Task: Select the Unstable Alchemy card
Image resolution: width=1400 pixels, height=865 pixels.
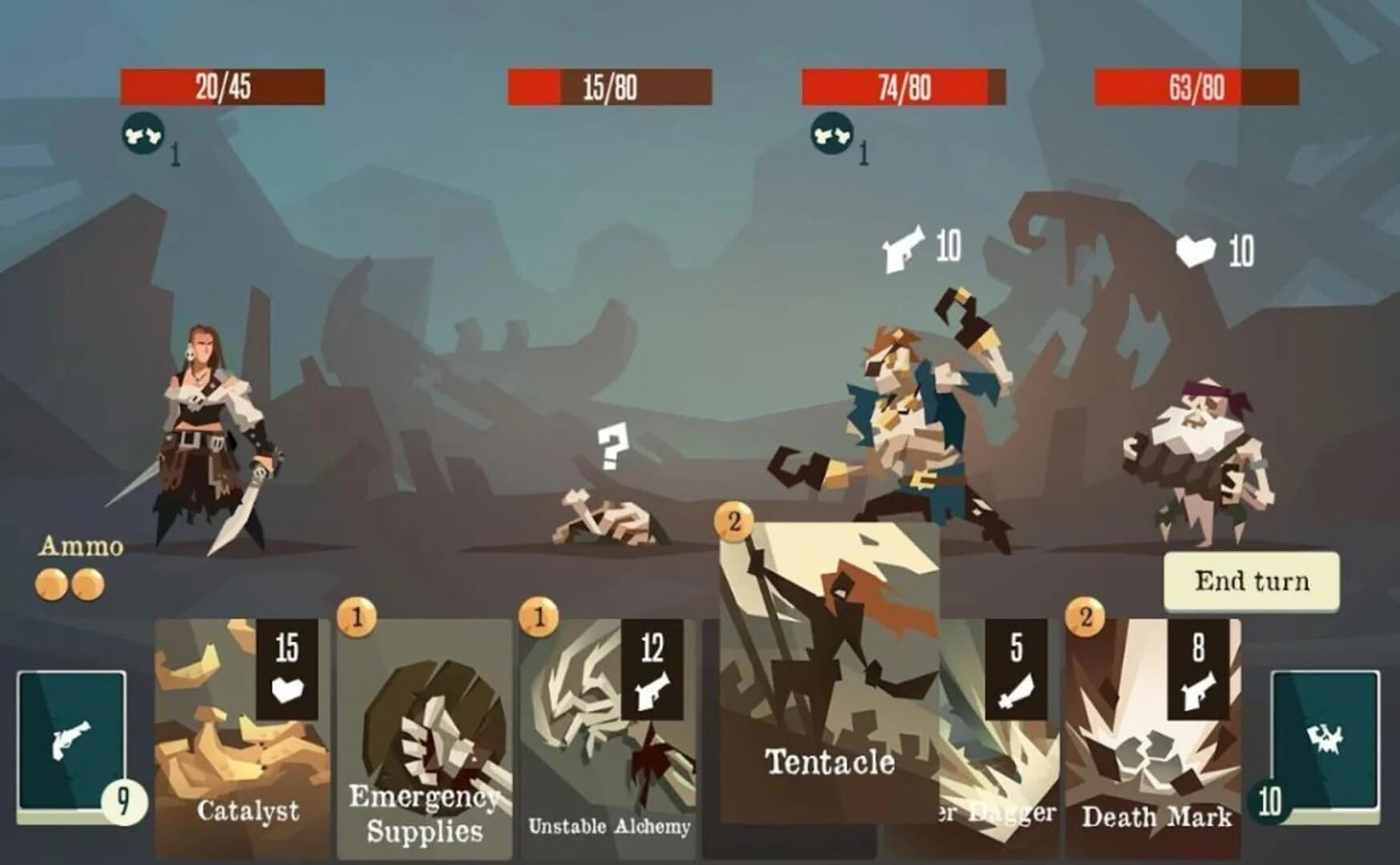Action: click(x=609, y=737)
